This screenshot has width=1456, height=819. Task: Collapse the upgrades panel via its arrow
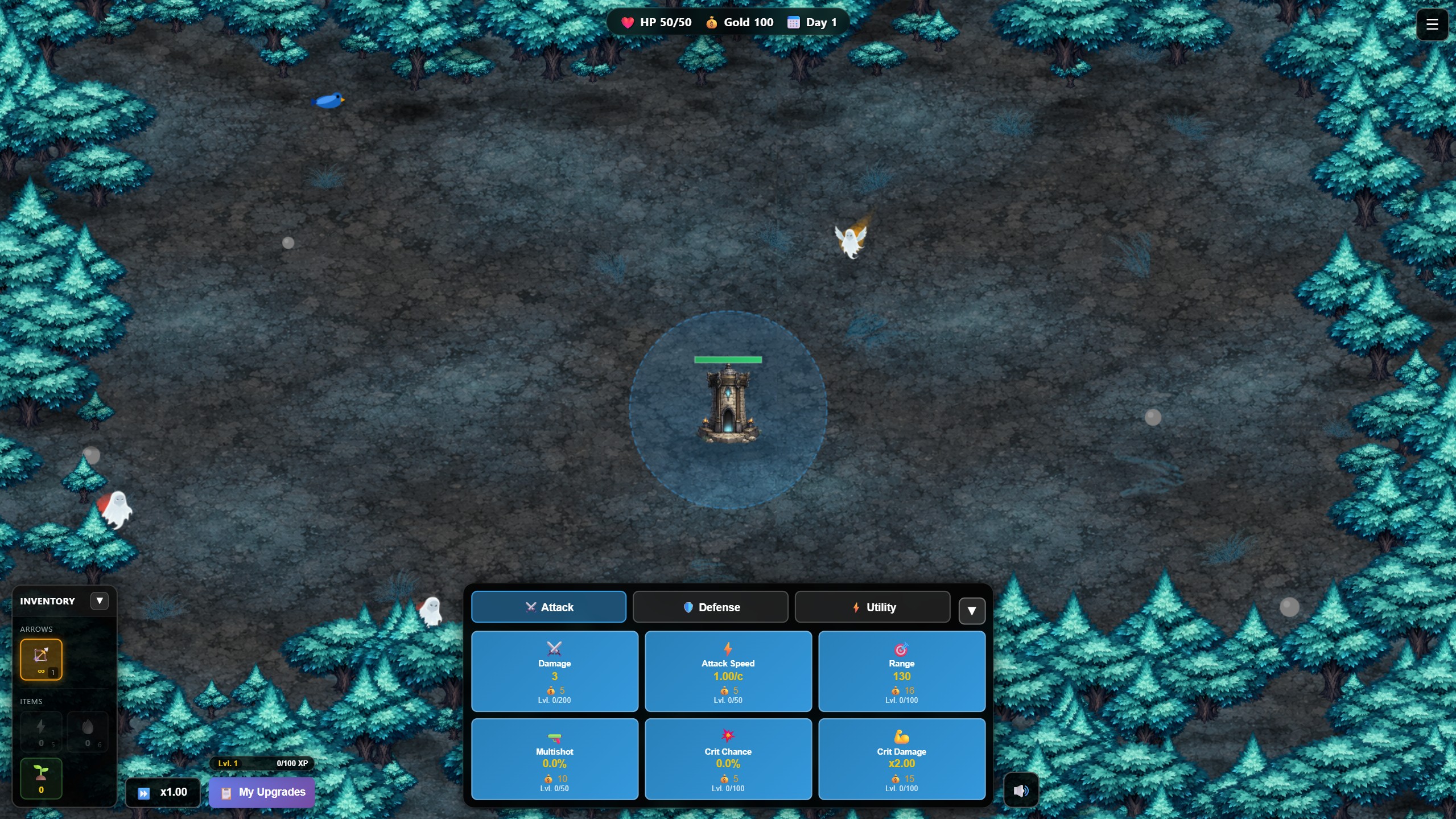pos(971,611)
